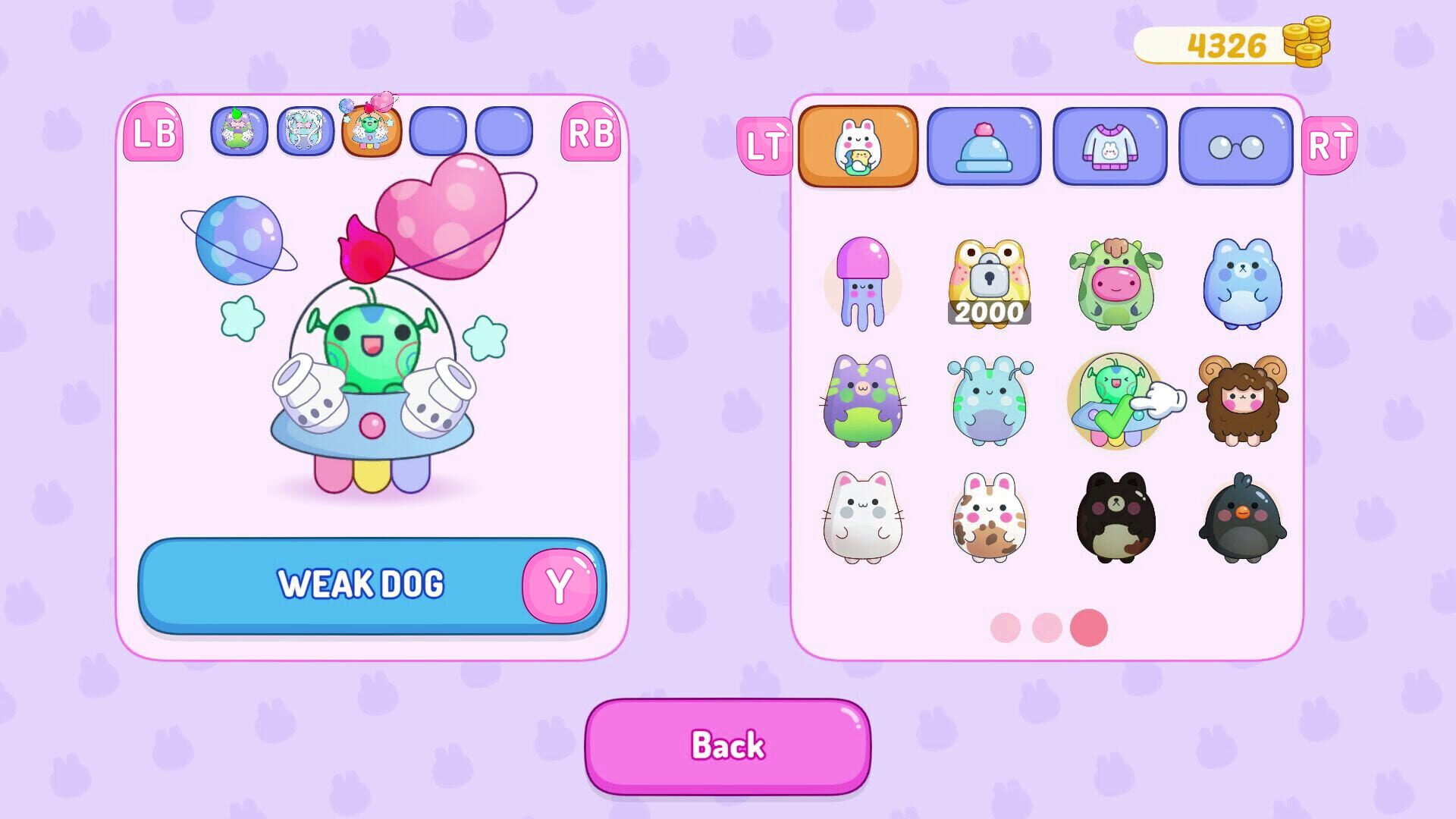This screenshot has height=819, width=1456.
Task: Switch to the hat category tab
Action: 984,146
